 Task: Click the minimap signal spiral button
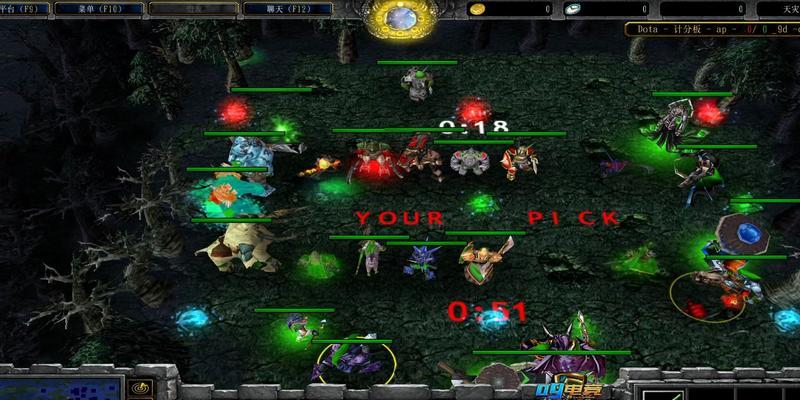(x=139, y=388)
